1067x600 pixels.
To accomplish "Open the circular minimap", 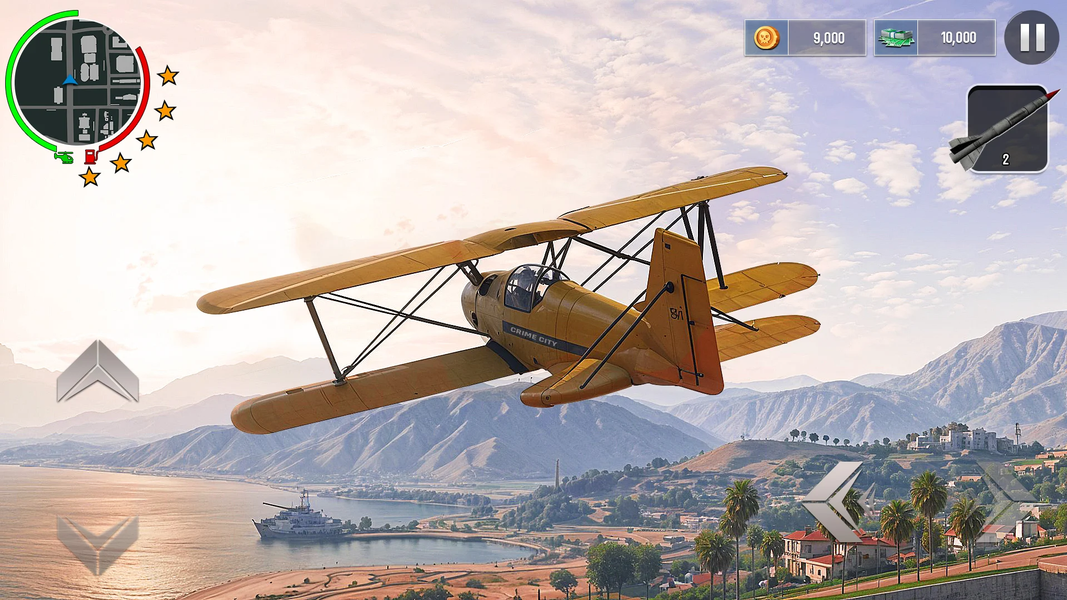I will pos(76,82).
